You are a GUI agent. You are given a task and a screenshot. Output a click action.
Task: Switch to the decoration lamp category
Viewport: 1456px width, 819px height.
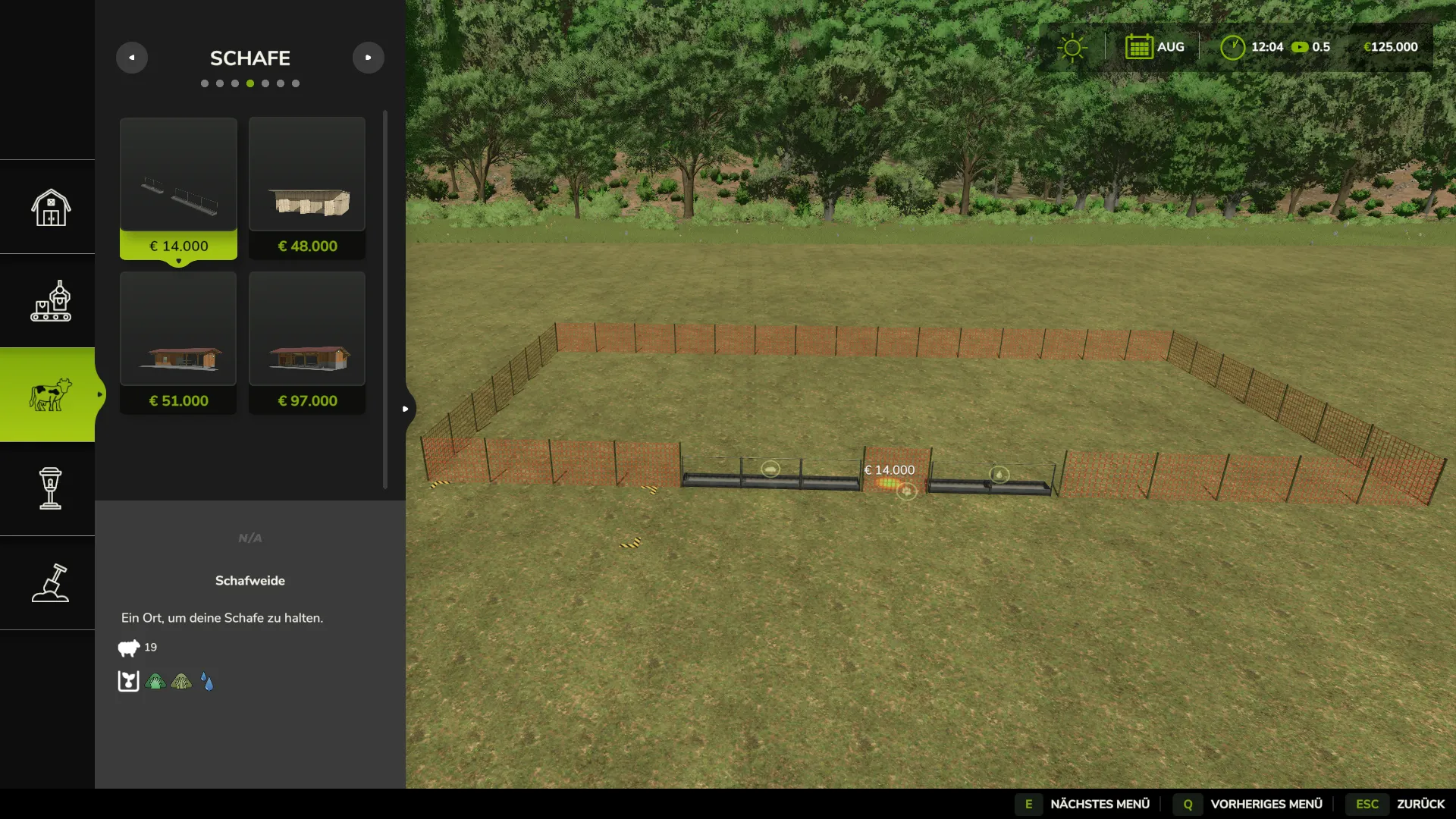(x=50, y=488)
